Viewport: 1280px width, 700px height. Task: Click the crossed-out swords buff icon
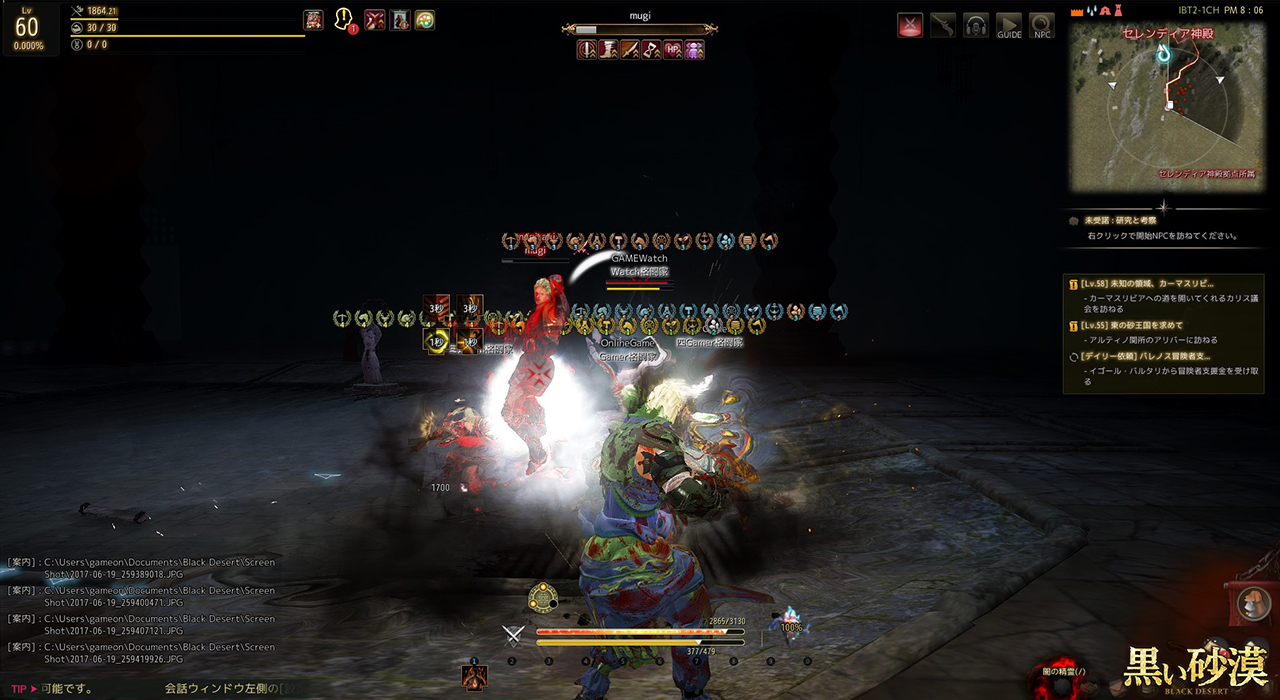coord(375,19)
